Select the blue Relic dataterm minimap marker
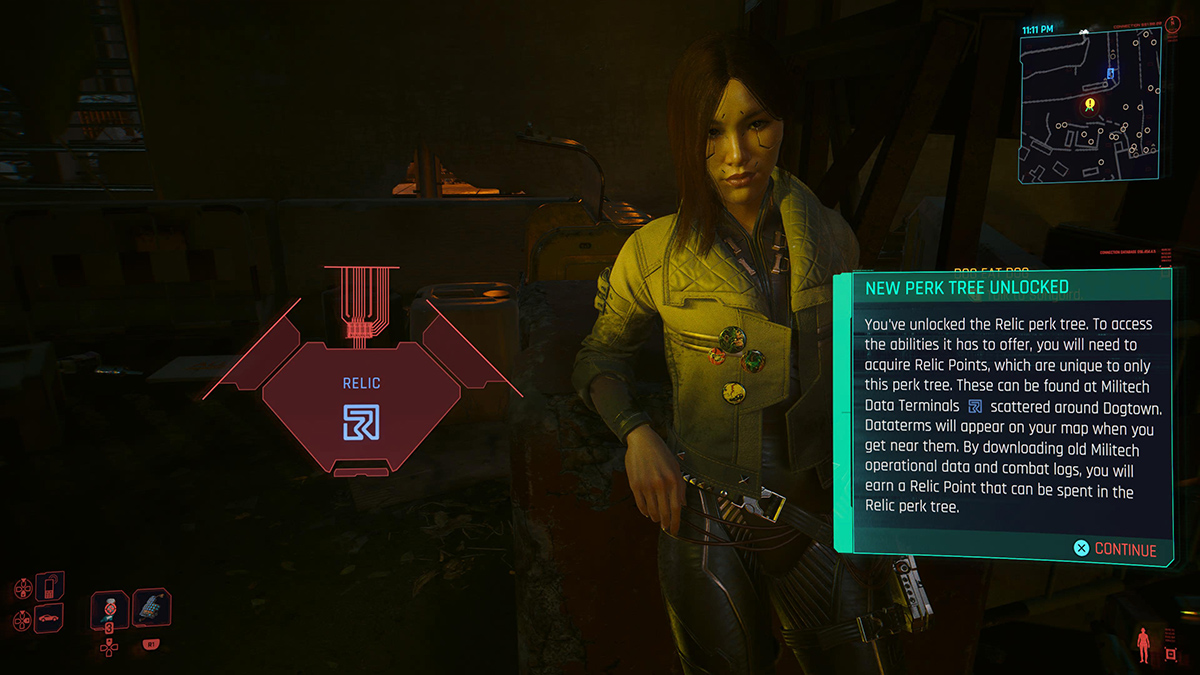The width and height of the screenshot is (1200, 675). [1110, 73]
